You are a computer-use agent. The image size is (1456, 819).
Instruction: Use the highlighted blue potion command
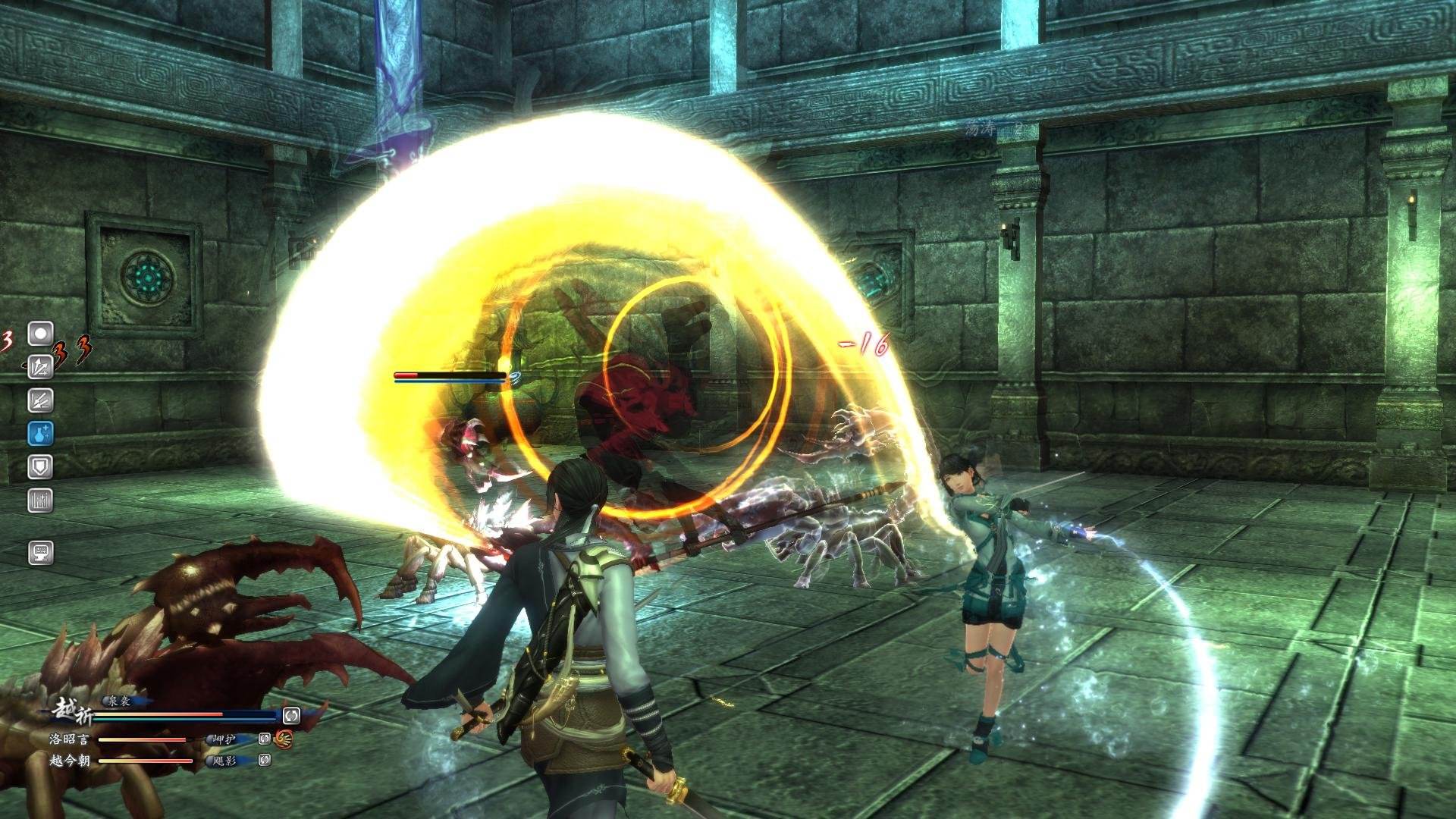tap(40, 433)
